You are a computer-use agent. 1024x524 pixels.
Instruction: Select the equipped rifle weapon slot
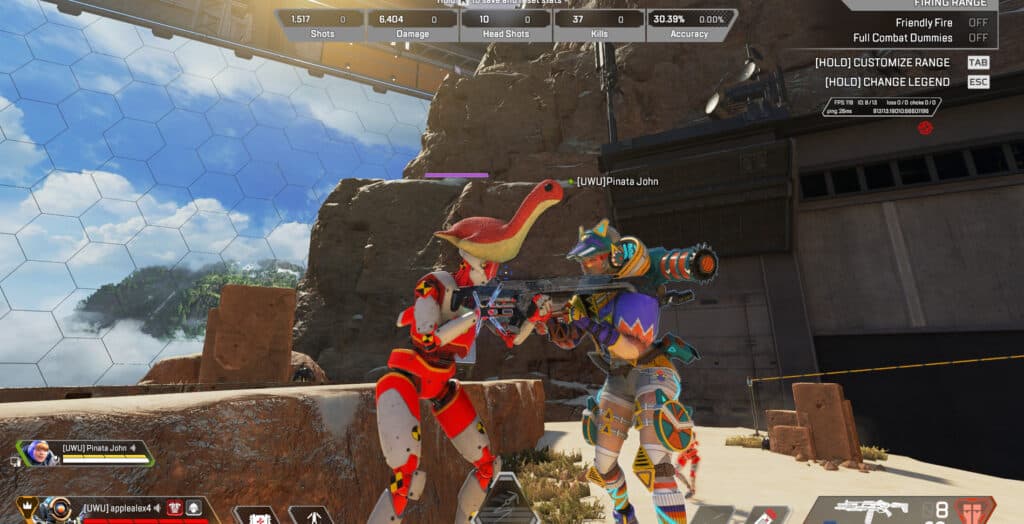pyautogui.click(x=871, y=509)
